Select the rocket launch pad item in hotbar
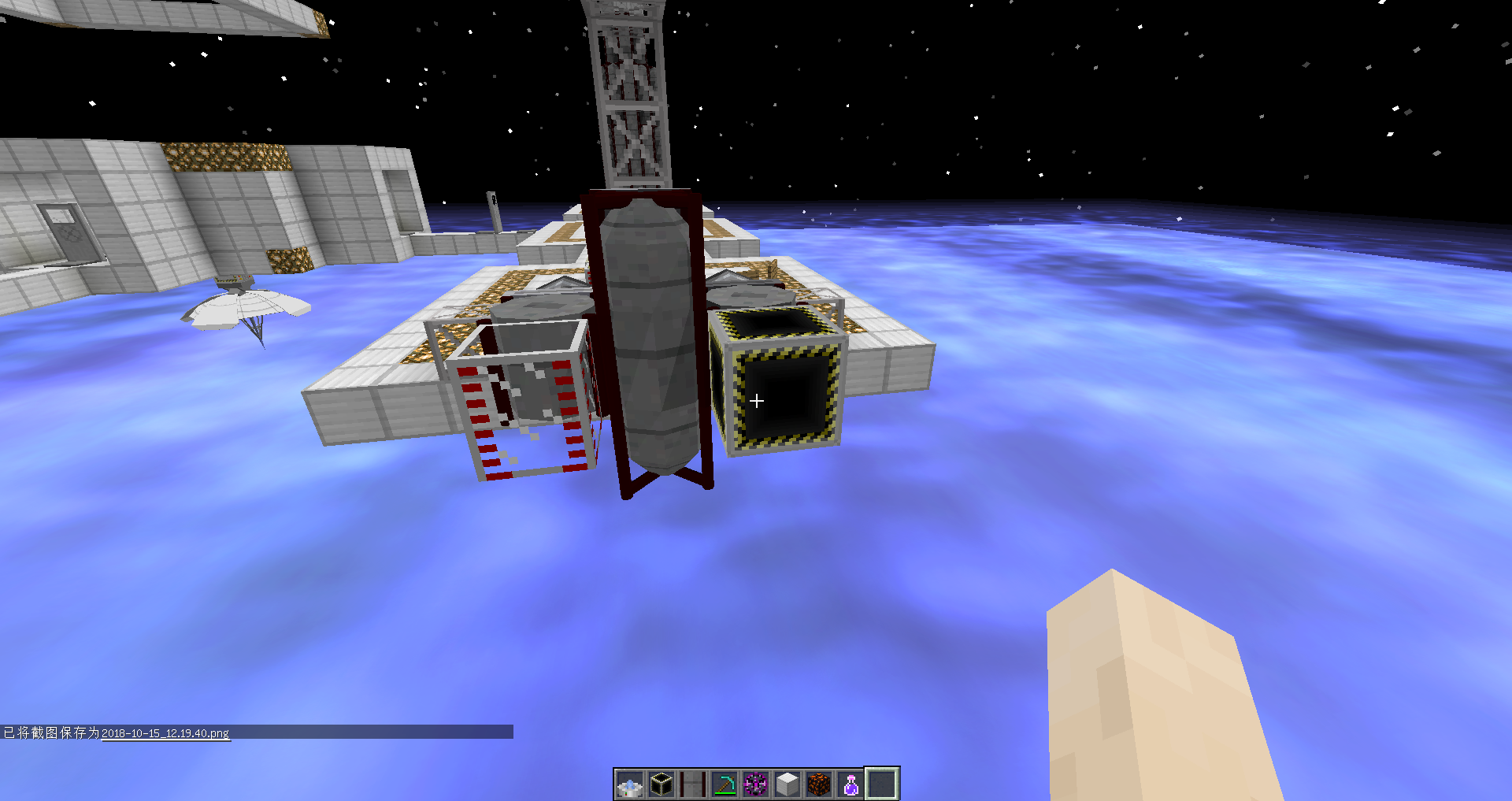Viewport: 1512px width, 801px height. [693, 781]
